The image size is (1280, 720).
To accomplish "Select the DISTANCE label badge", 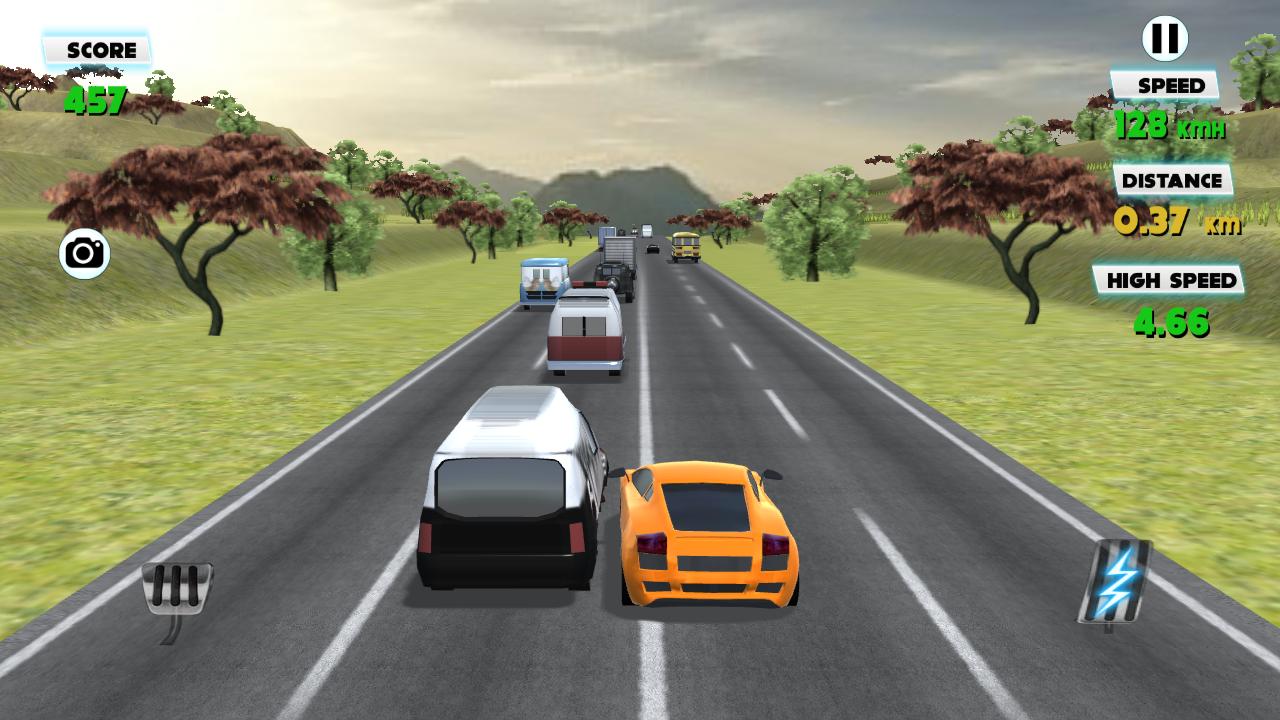I will (1171, 181).
